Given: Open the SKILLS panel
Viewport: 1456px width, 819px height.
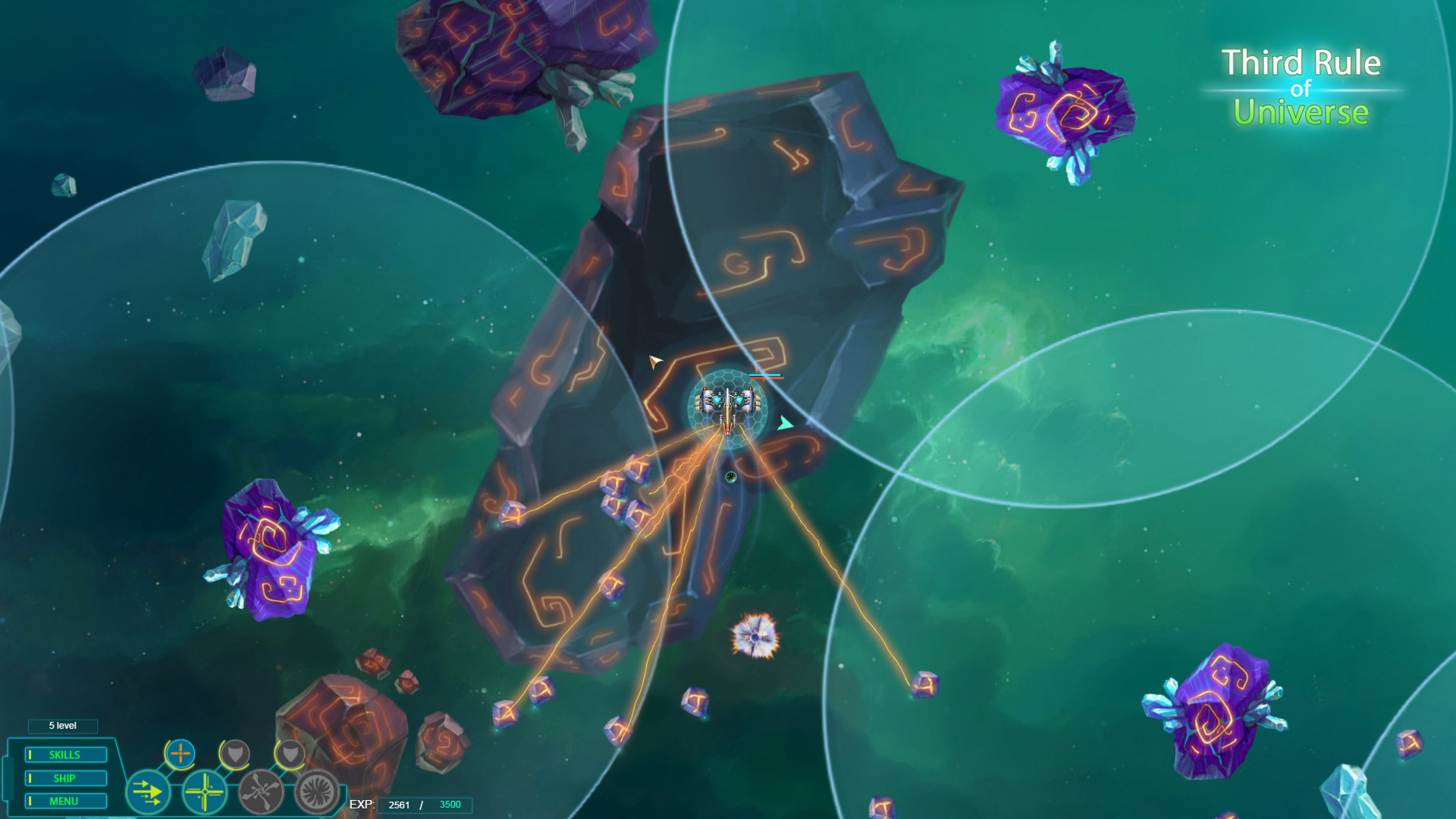Looking at the screenshot, I should click(65, 755).
